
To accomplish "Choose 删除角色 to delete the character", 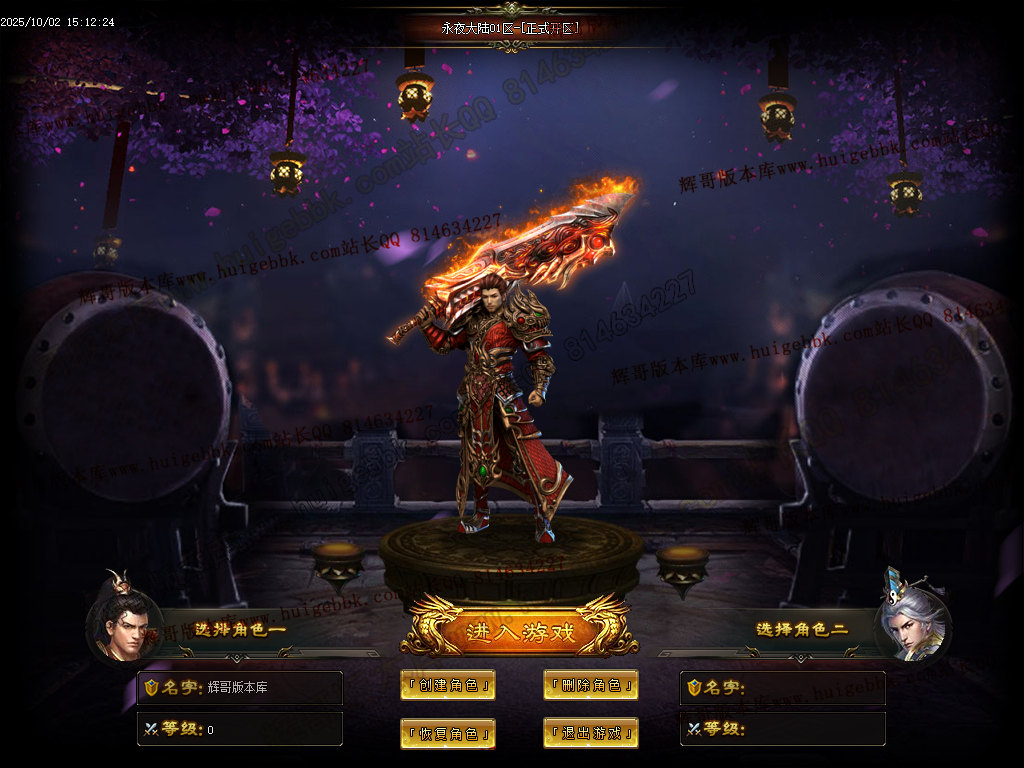I will [591, 685].
